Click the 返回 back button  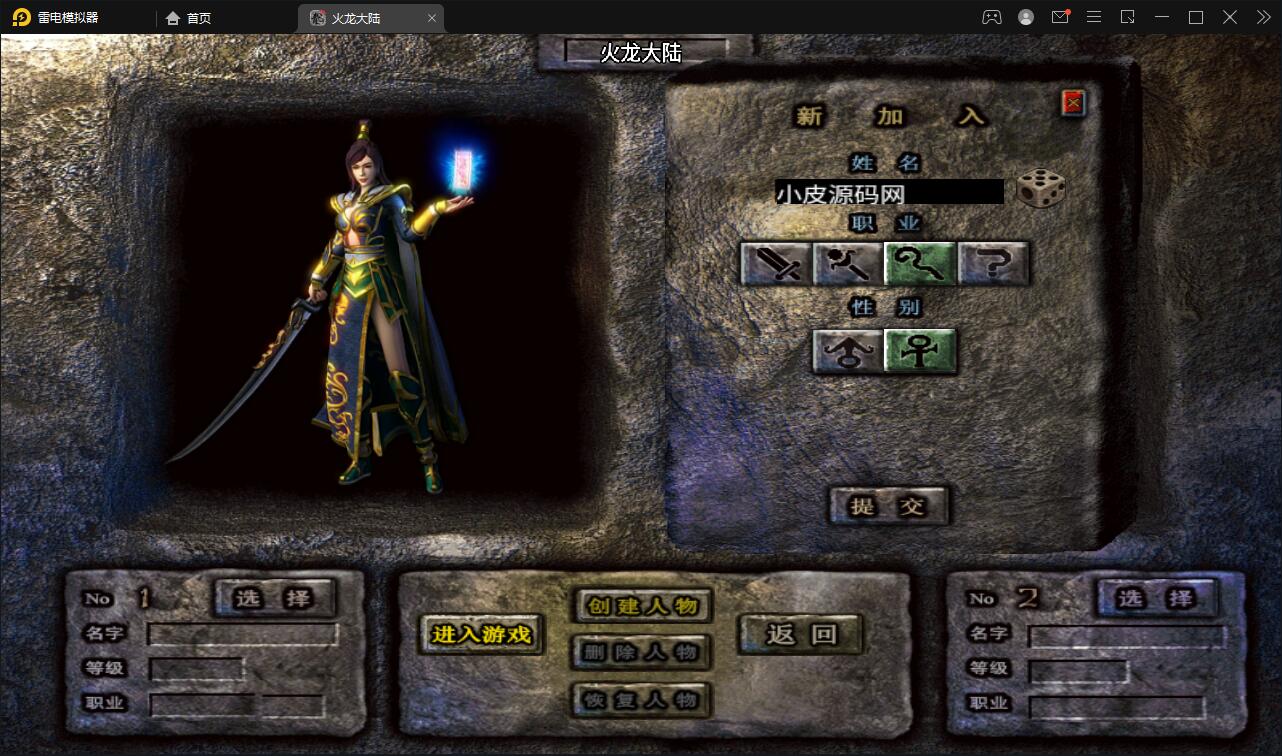point(800,634)
